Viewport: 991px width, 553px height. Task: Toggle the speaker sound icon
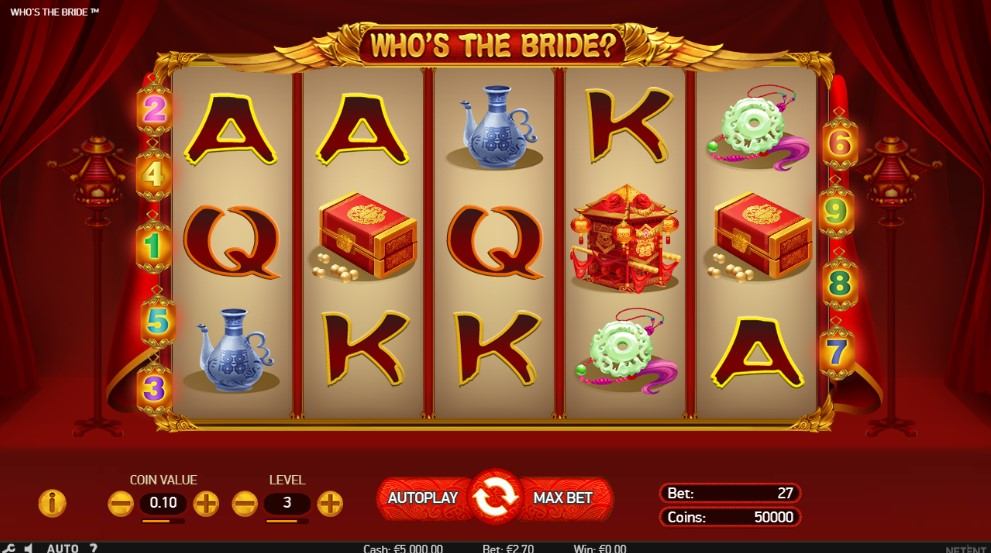(28, 548)
